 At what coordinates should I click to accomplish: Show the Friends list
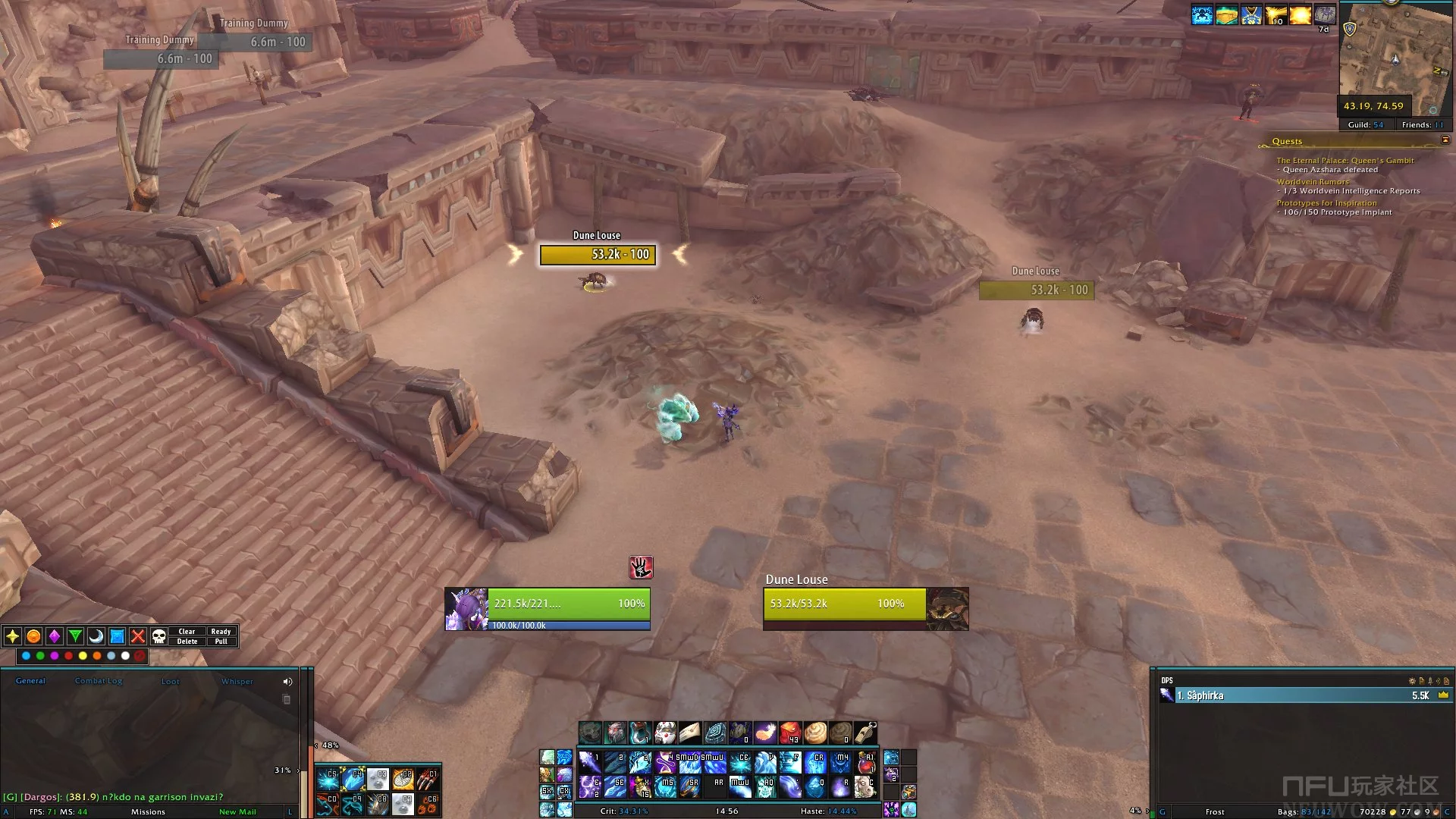(x=1422, y=125)
